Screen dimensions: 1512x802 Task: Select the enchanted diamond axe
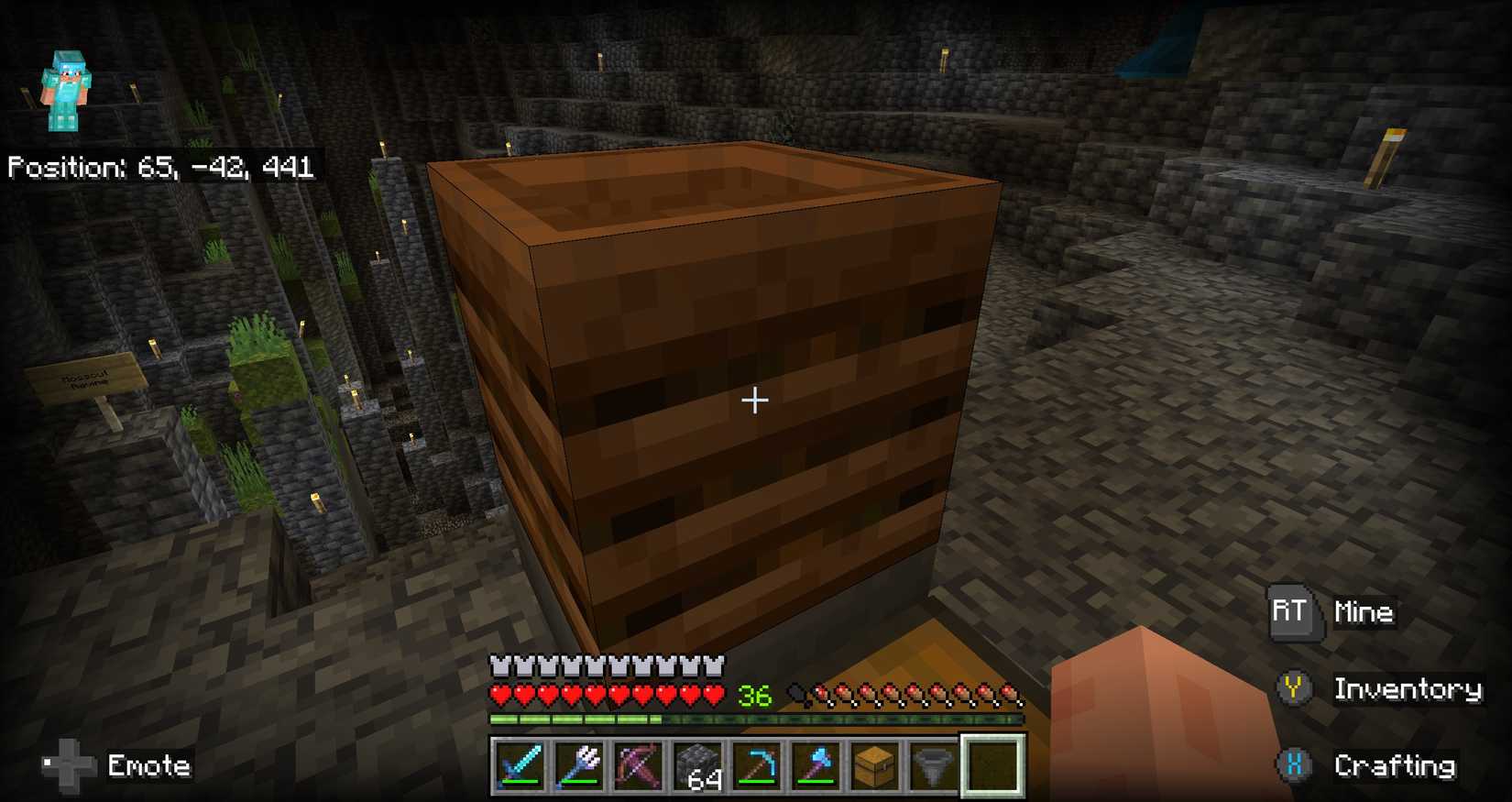point(816,765)
